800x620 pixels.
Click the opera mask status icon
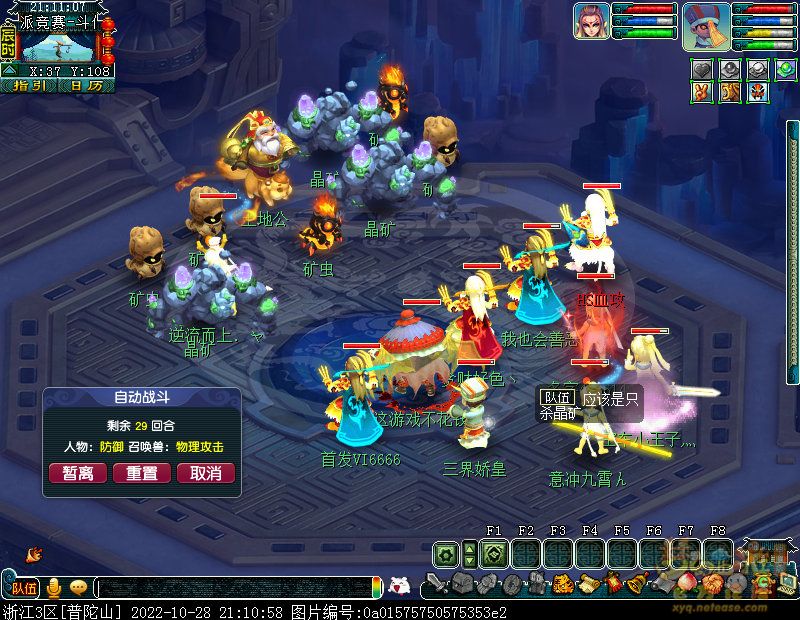pyautogui.click(x=759, y=92)
